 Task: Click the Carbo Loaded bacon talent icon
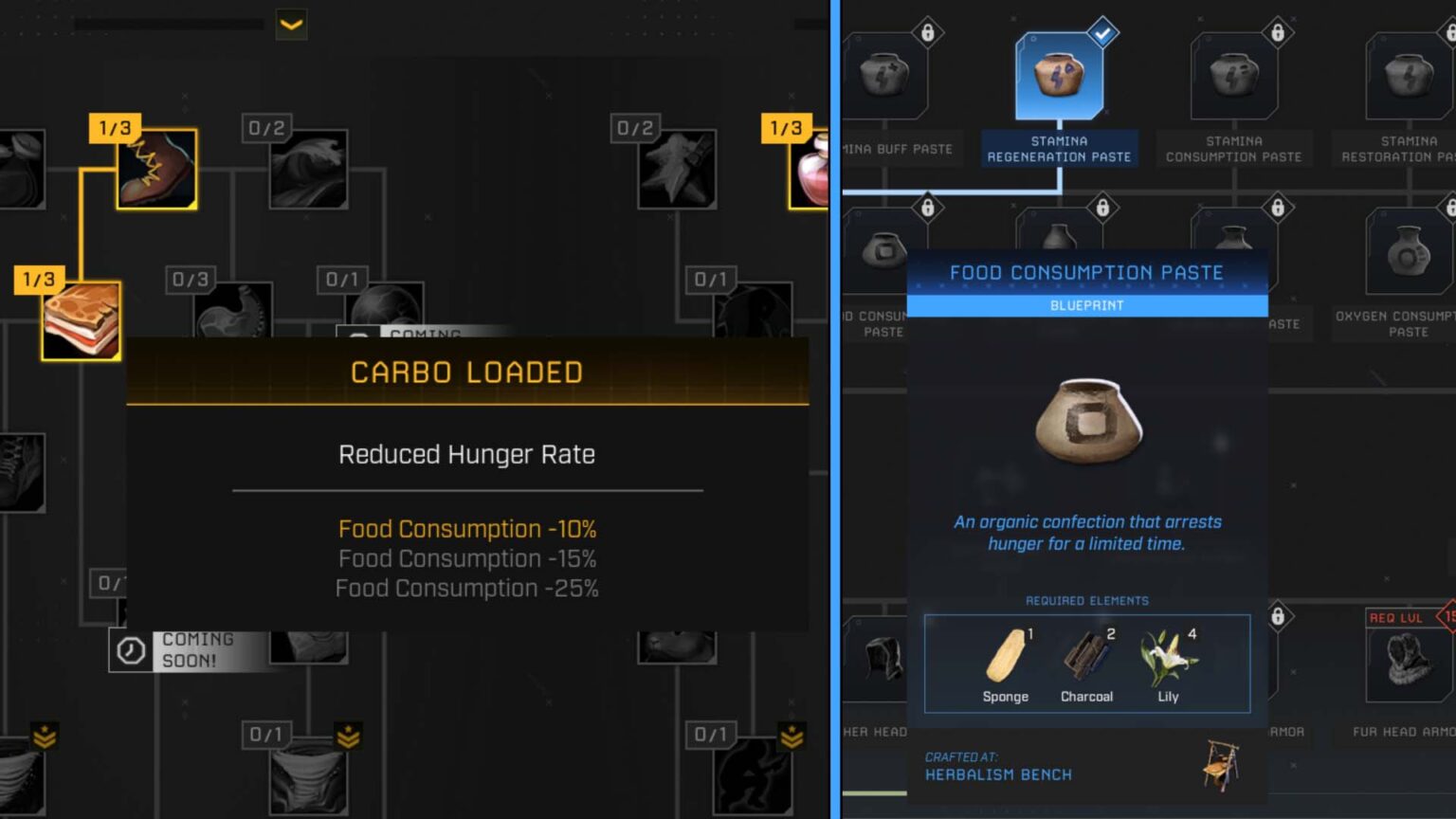(81, 320)
